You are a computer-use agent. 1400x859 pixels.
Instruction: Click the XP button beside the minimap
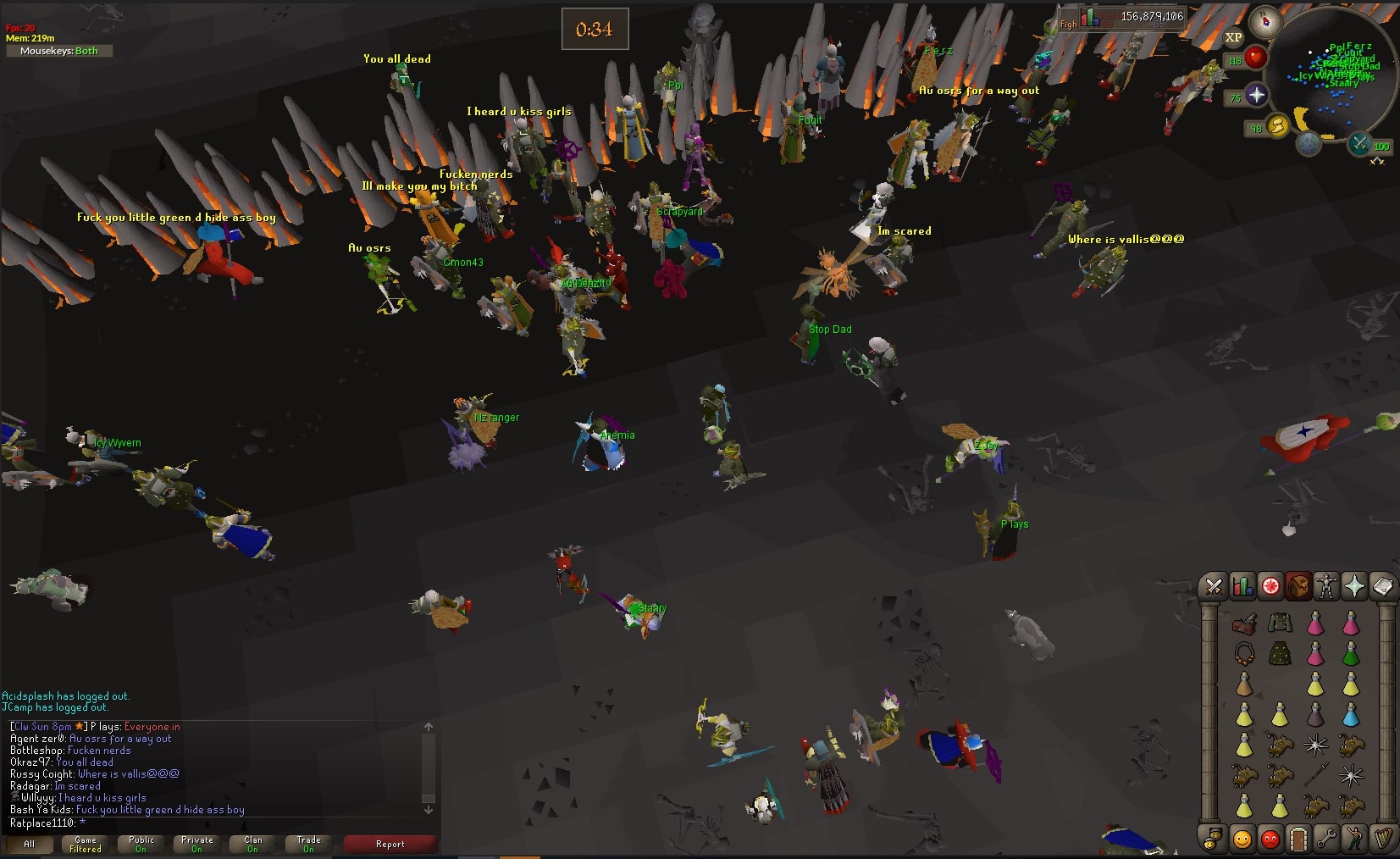click(1233, 37)
